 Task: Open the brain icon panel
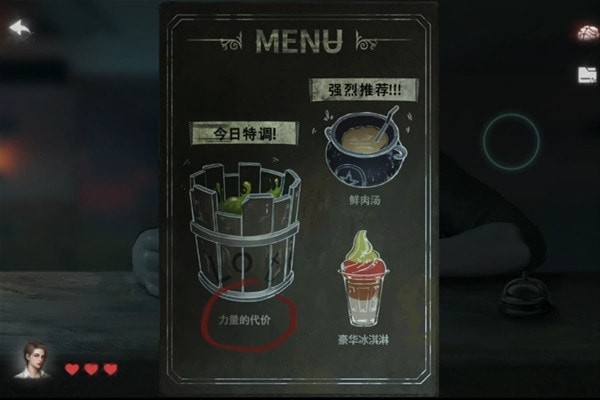(586, 33)
